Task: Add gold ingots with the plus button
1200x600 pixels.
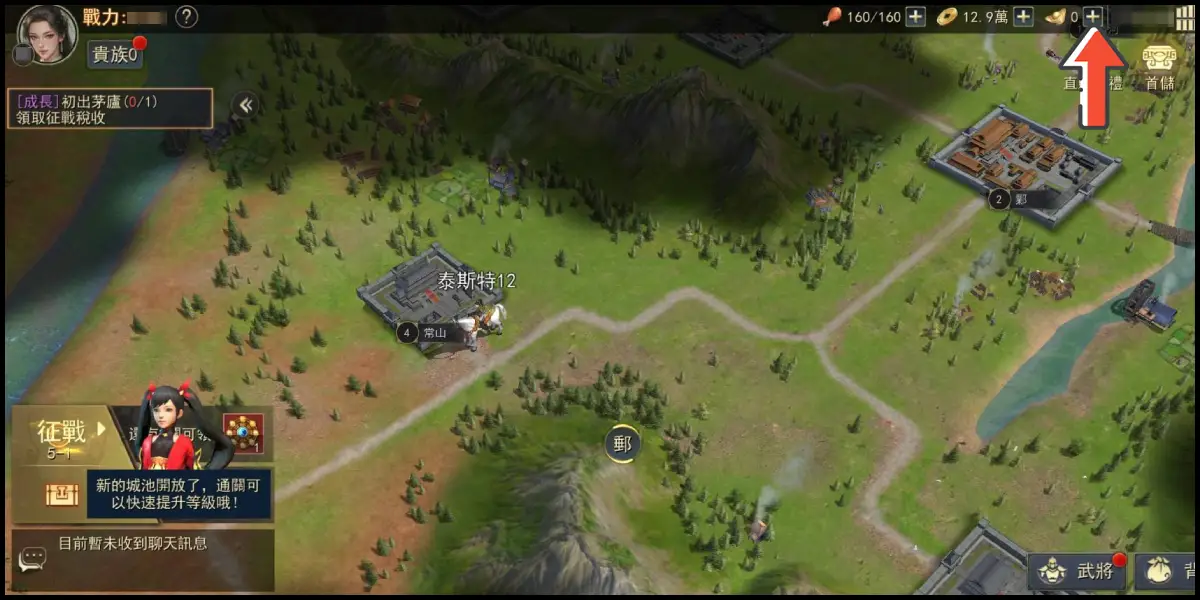Action: [x=1093, y=17]
